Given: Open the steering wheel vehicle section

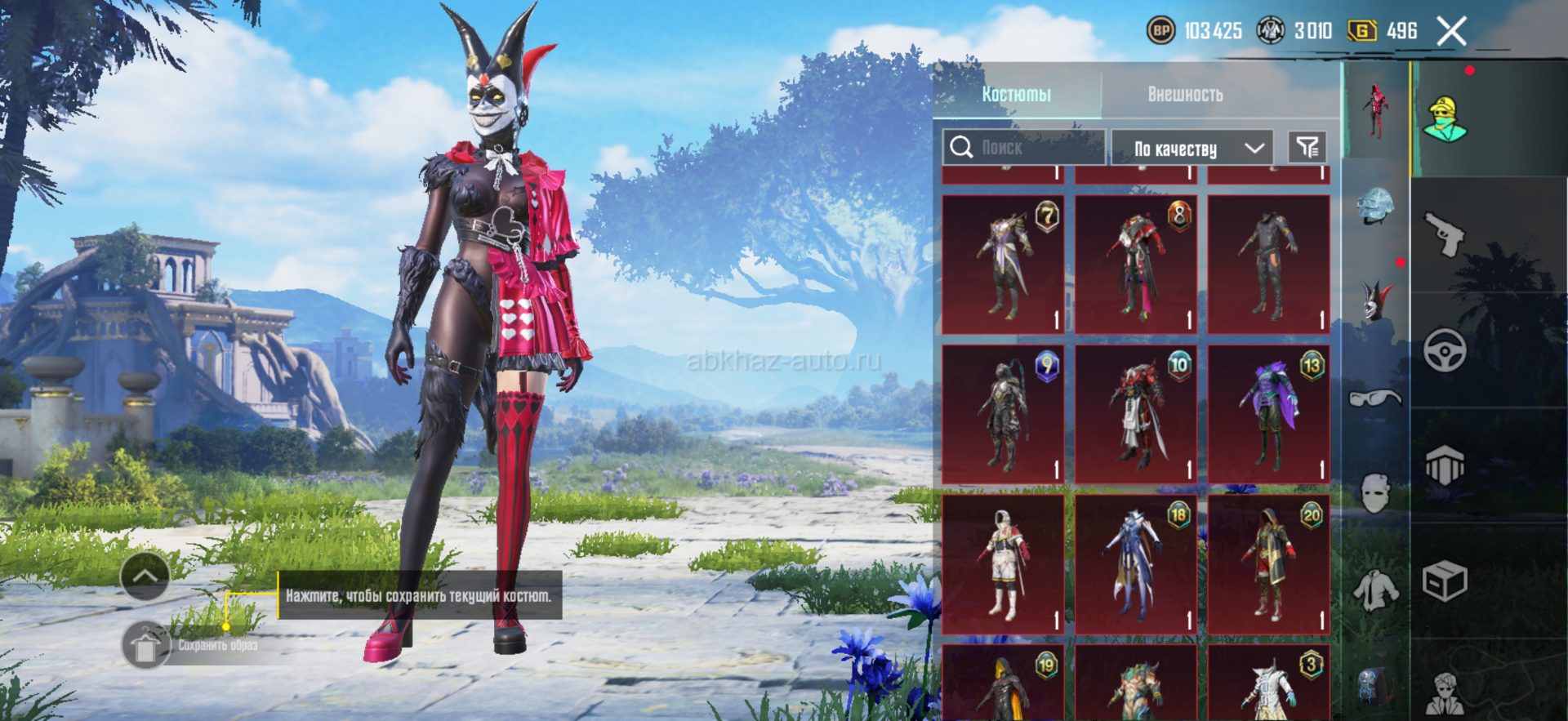Looking at the screenshot, I should pos(1445,351).
